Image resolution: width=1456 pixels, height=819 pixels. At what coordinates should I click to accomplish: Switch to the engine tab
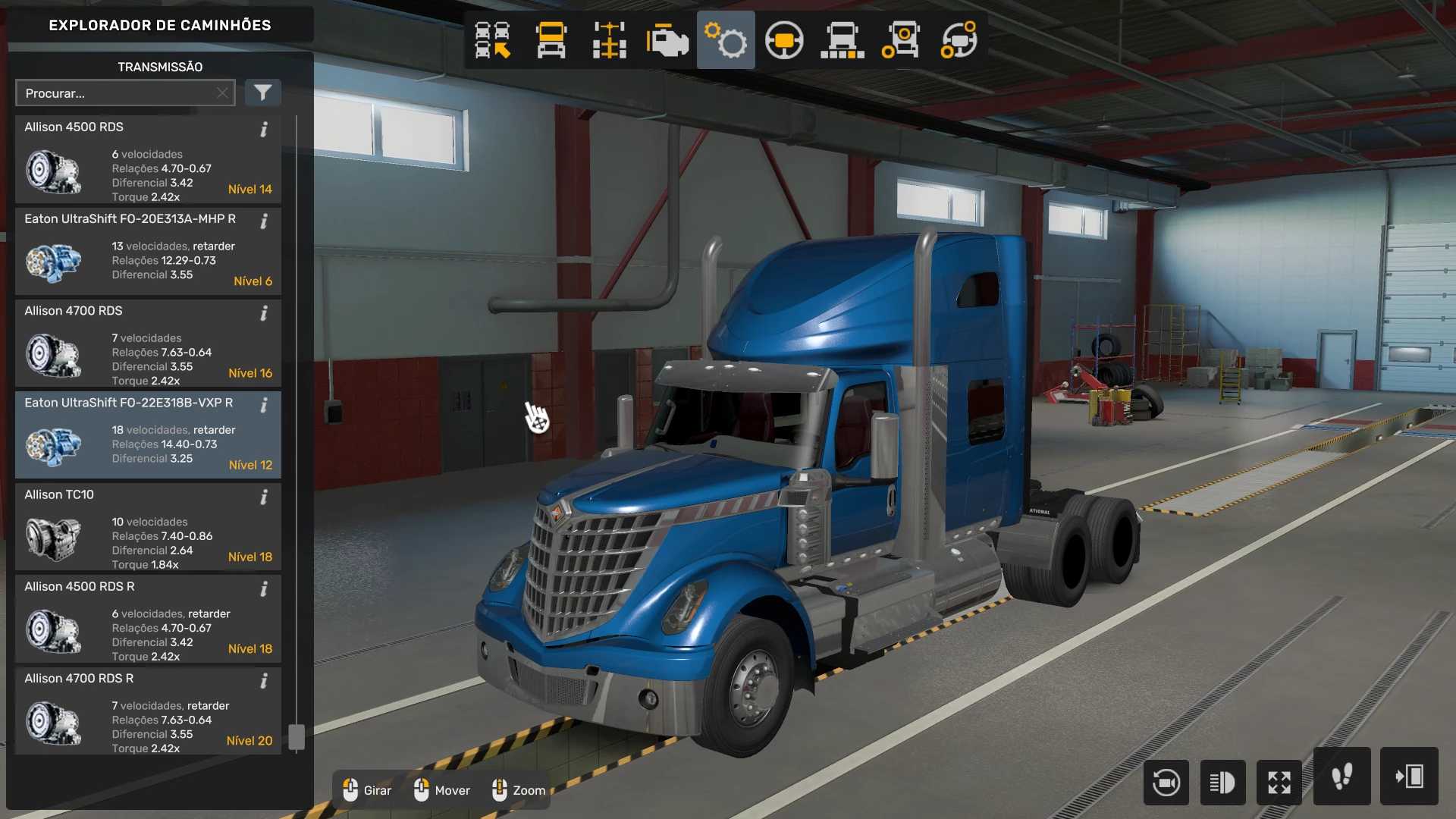pyautogui.click(x=667, y=40)
